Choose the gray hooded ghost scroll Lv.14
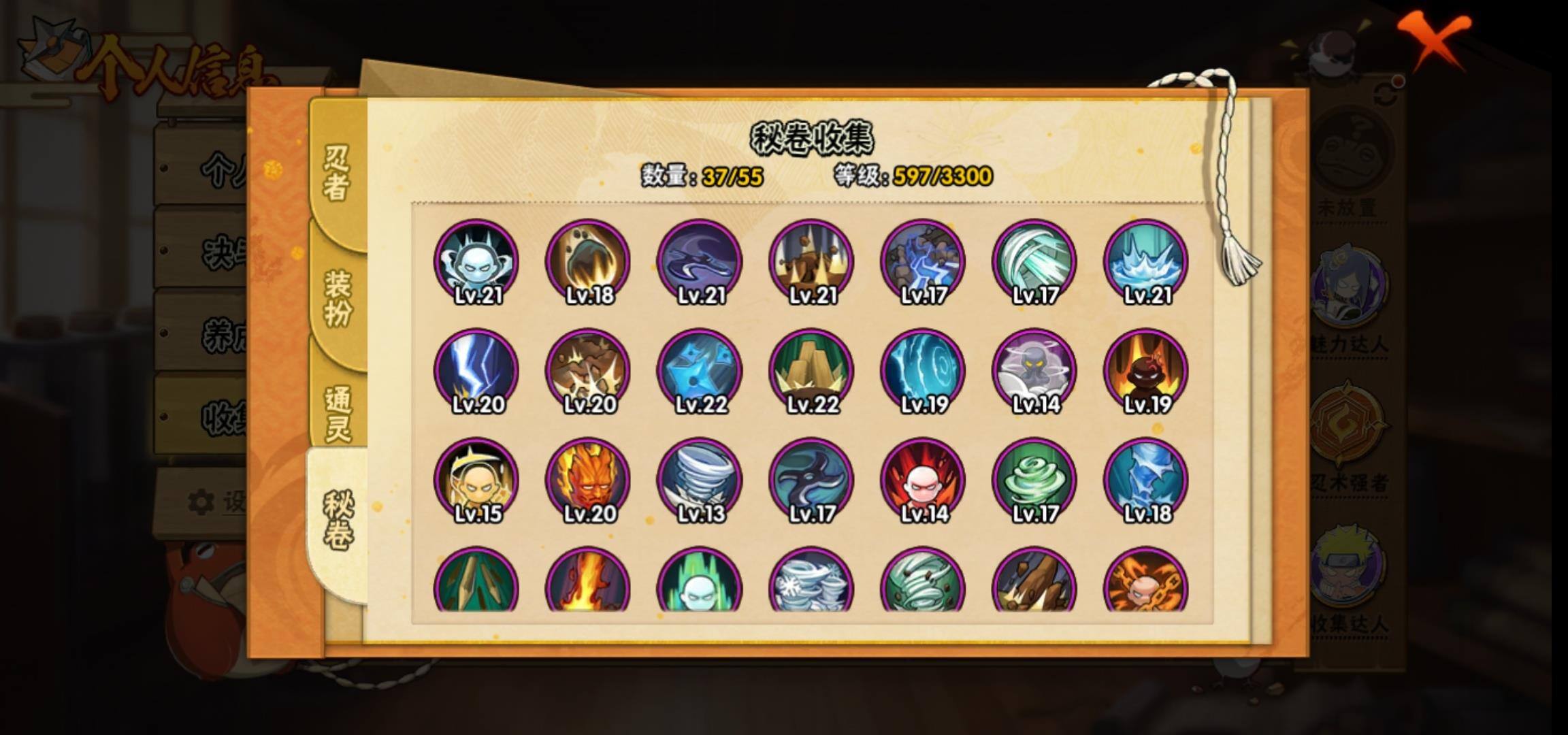 tap(1034, 372)
